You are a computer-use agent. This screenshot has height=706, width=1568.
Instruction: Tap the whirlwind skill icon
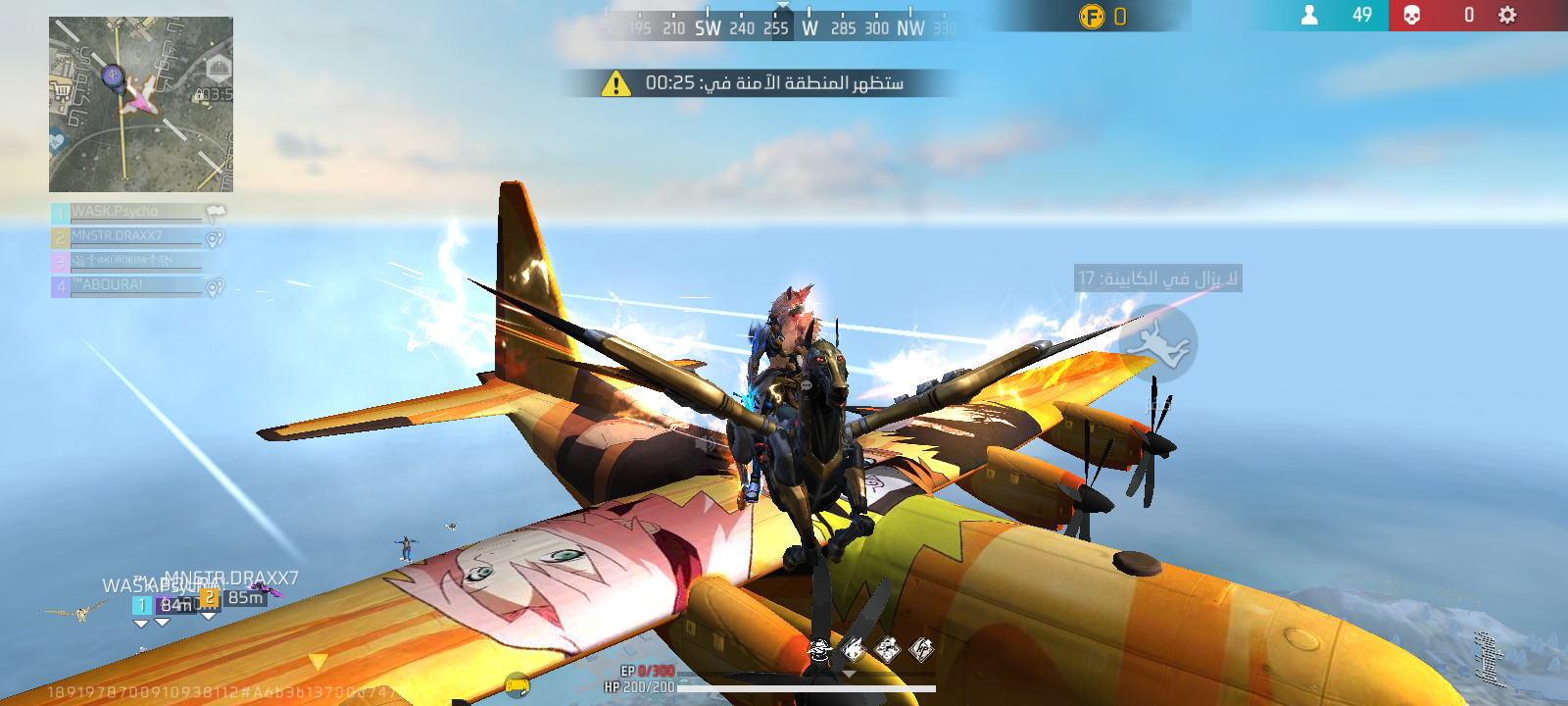click(x=819, y=648)
